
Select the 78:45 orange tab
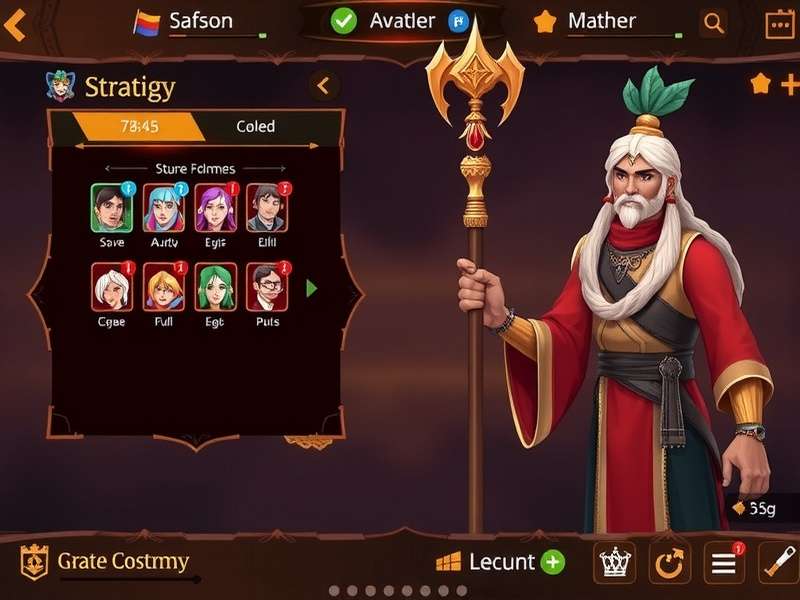(x=140, y=127)
